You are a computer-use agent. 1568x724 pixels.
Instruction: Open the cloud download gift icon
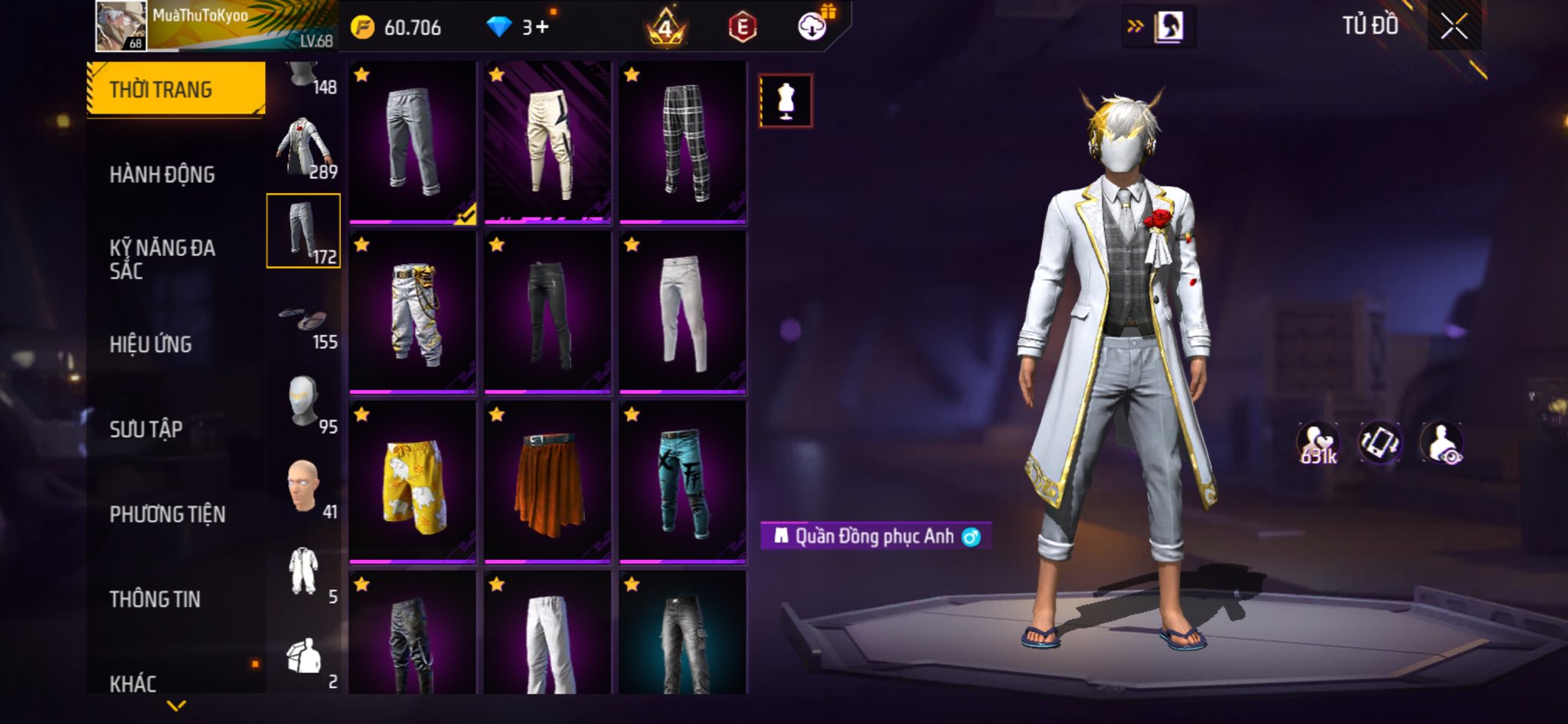813,27
